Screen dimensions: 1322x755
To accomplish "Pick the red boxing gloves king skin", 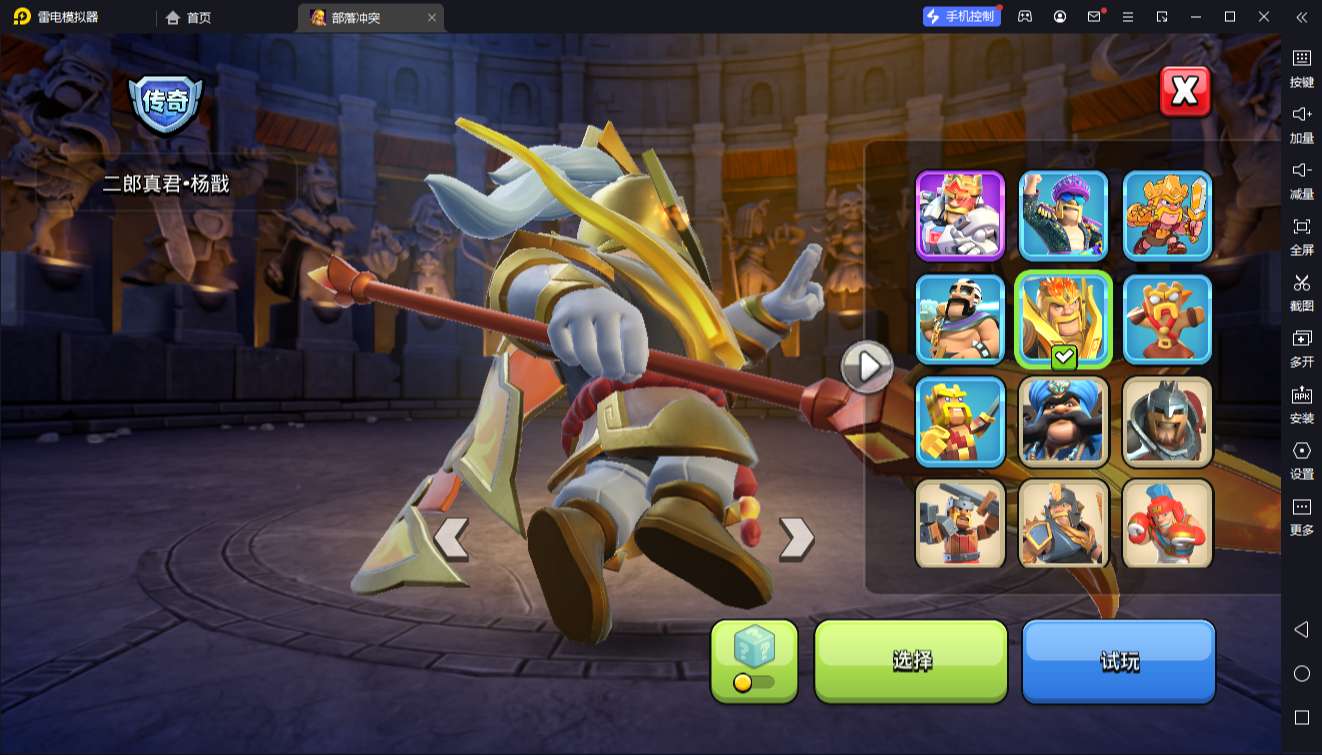I will point(1167,523).
